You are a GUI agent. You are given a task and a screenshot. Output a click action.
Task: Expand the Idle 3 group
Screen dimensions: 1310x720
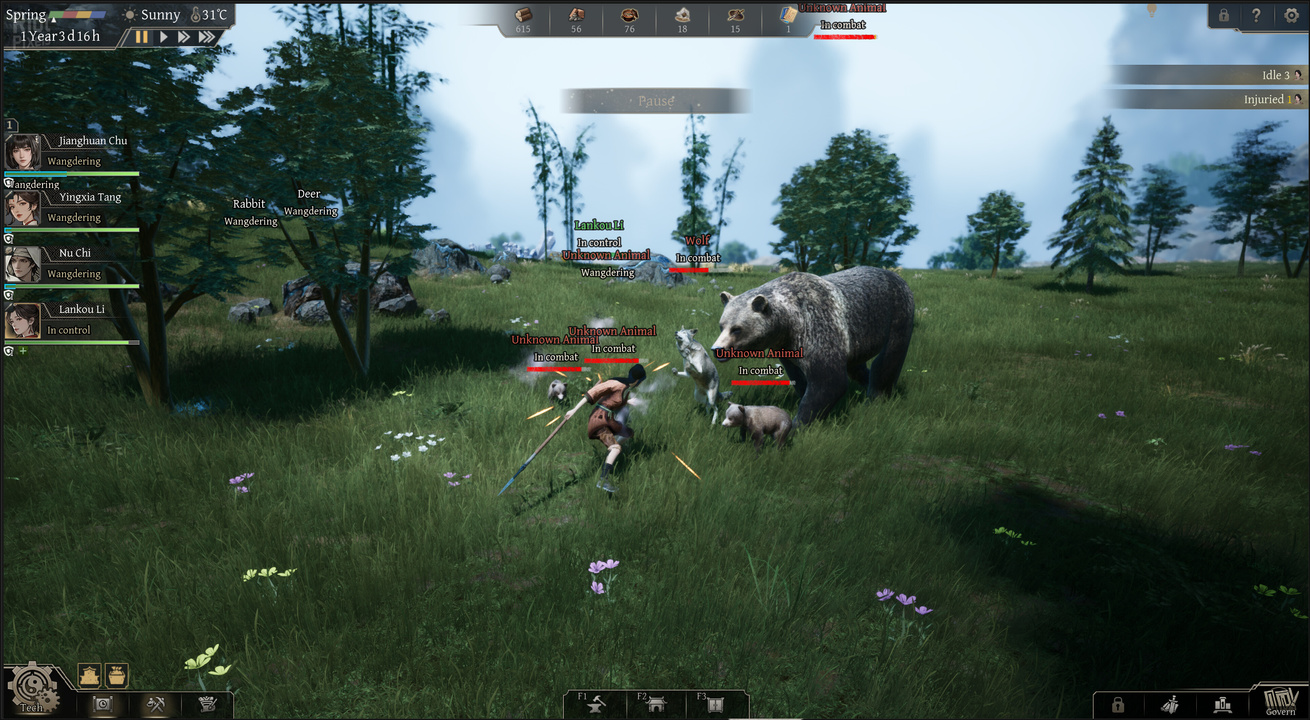[x=1277, y=74]
